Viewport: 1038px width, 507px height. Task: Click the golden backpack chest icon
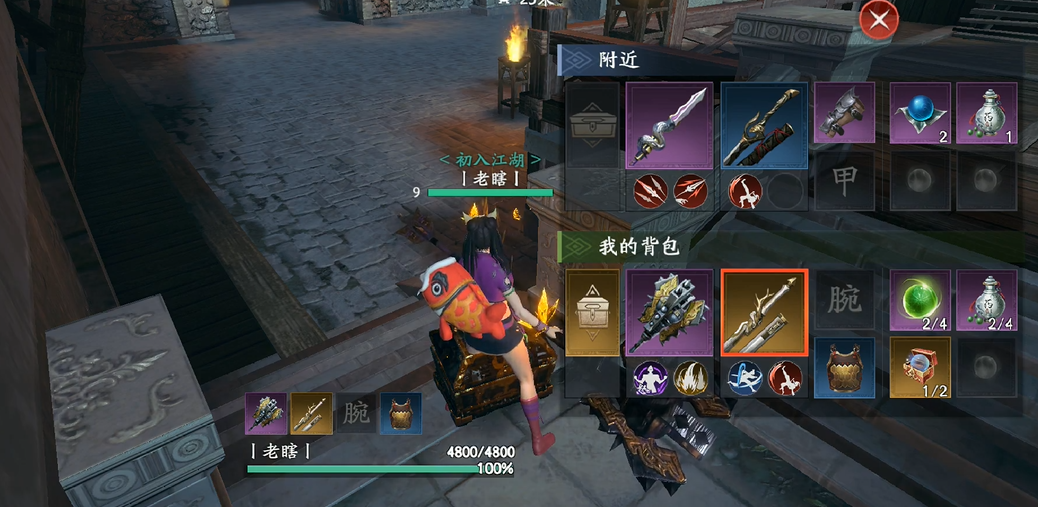(593, 312)
